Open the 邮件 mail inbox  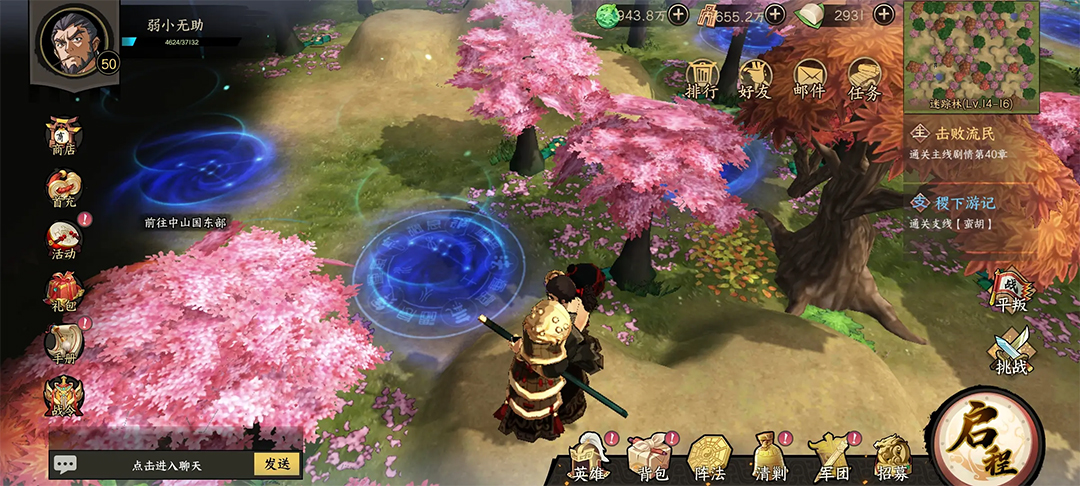[809, 77]
